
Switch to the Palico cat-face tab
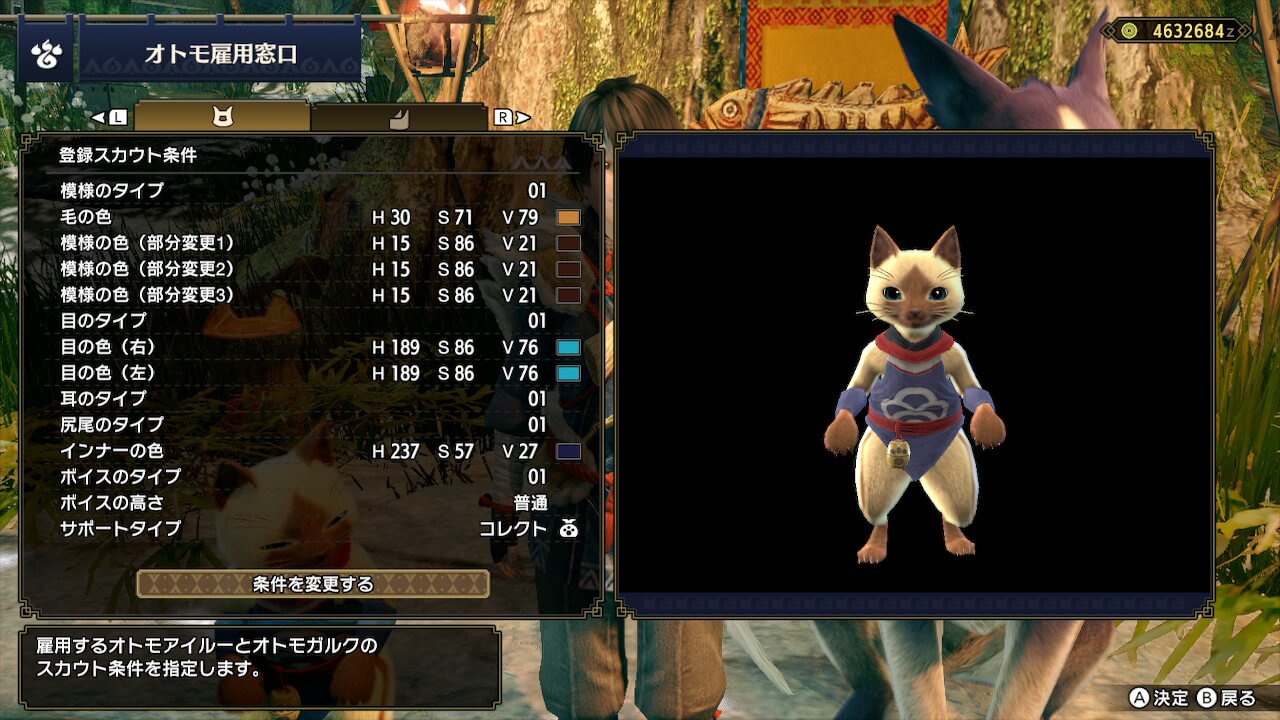pyautogui.click(x=222, y=117)
